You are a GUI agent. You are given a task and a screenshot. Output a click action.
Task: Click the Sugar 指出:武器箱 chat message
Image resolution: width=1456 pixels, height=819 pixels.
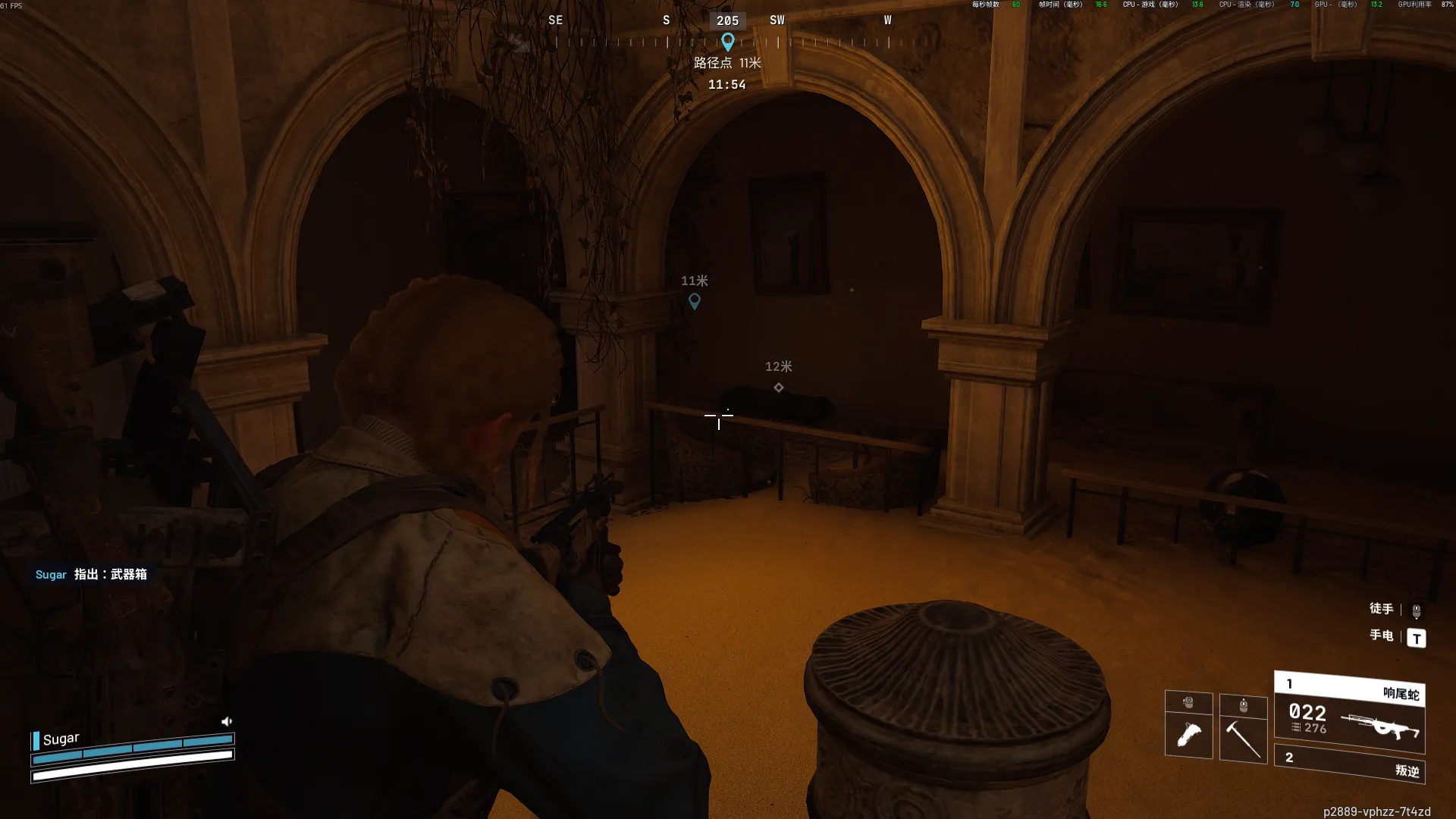91,574
